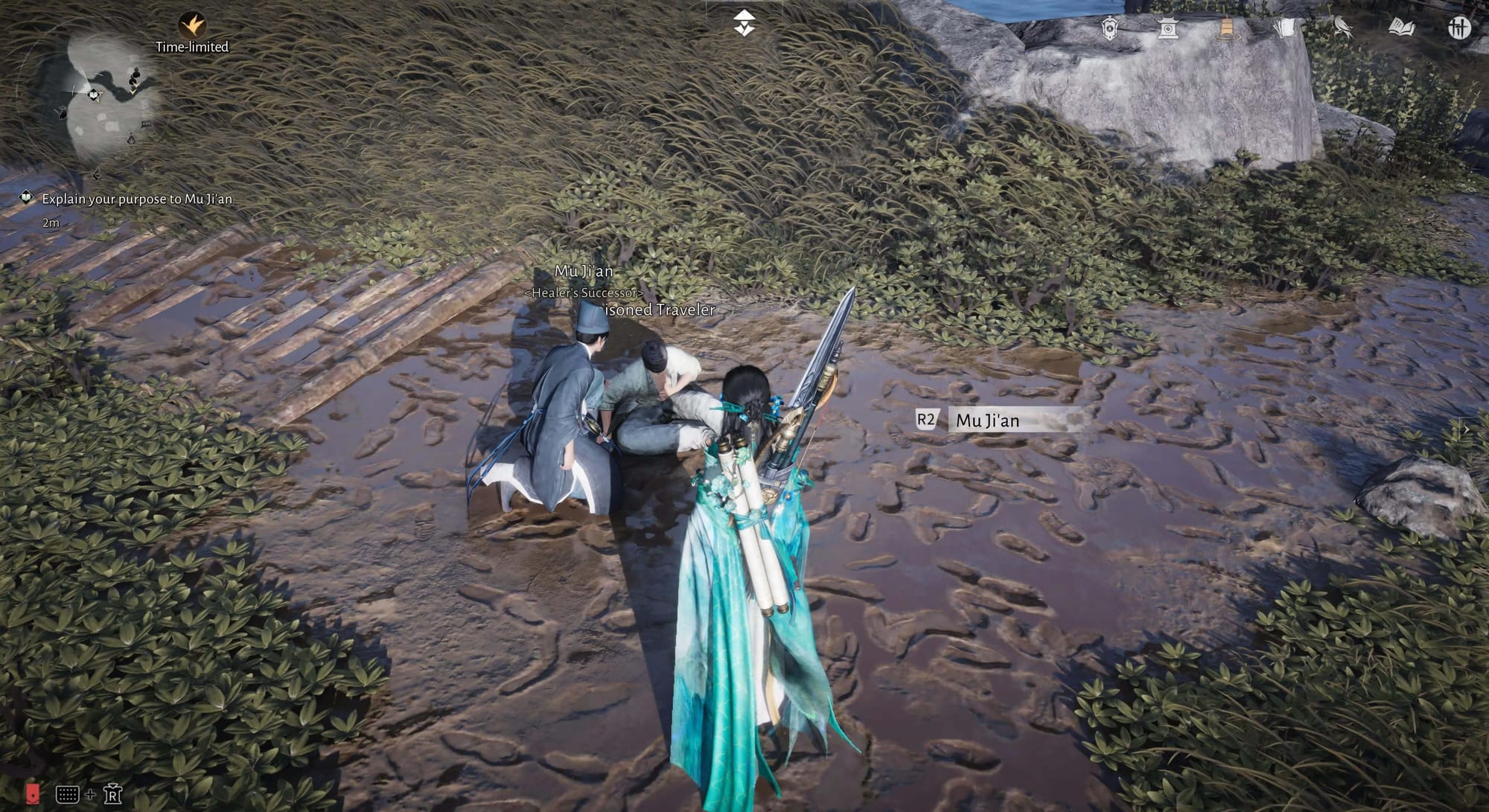Open the shield emblem menu icon

pos(1109,28)
